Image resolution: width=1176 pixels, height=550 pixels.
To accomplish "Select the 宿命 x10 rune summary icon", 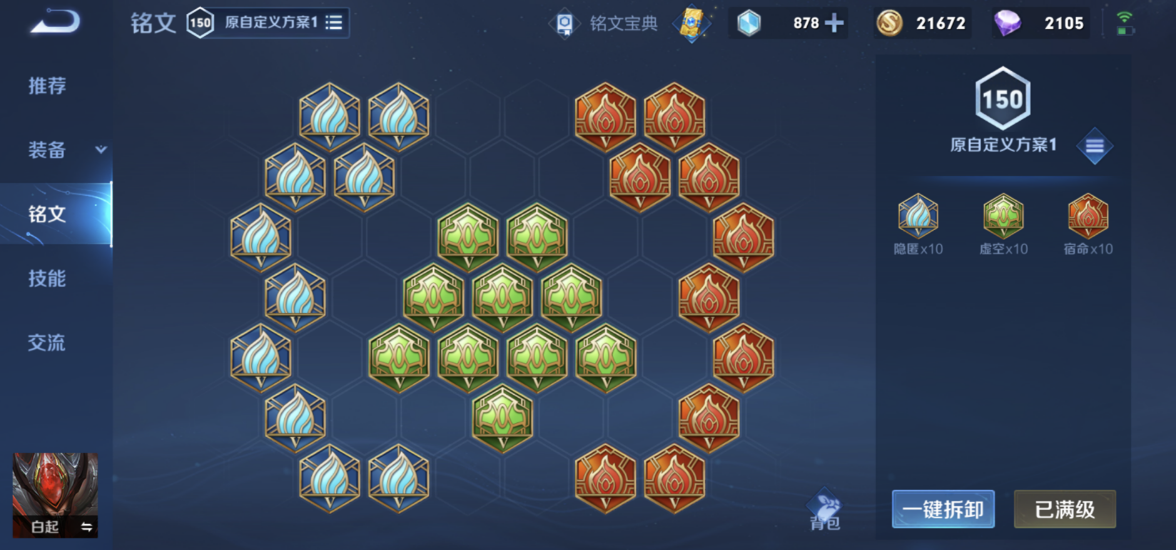I will (x=1088, y=216).
